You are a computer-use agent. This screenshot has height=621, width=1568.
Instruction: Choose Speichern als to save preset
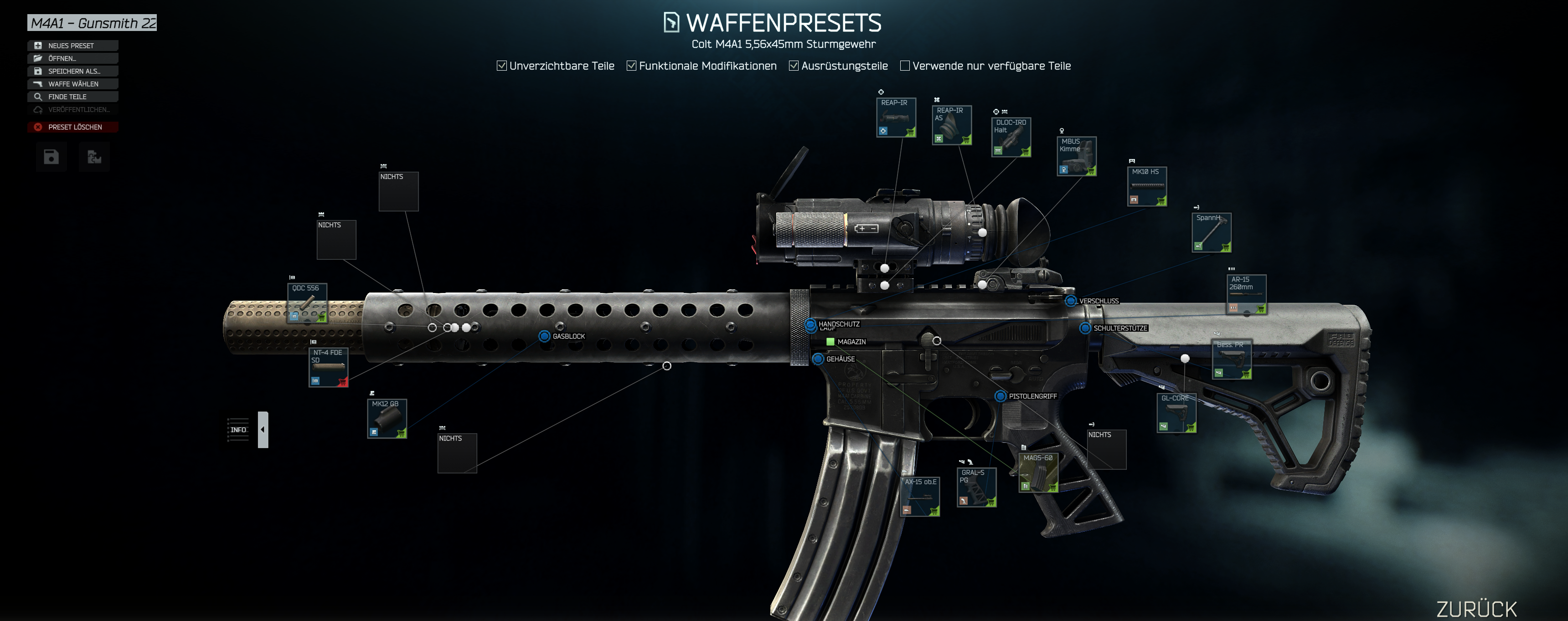[72, 71]
